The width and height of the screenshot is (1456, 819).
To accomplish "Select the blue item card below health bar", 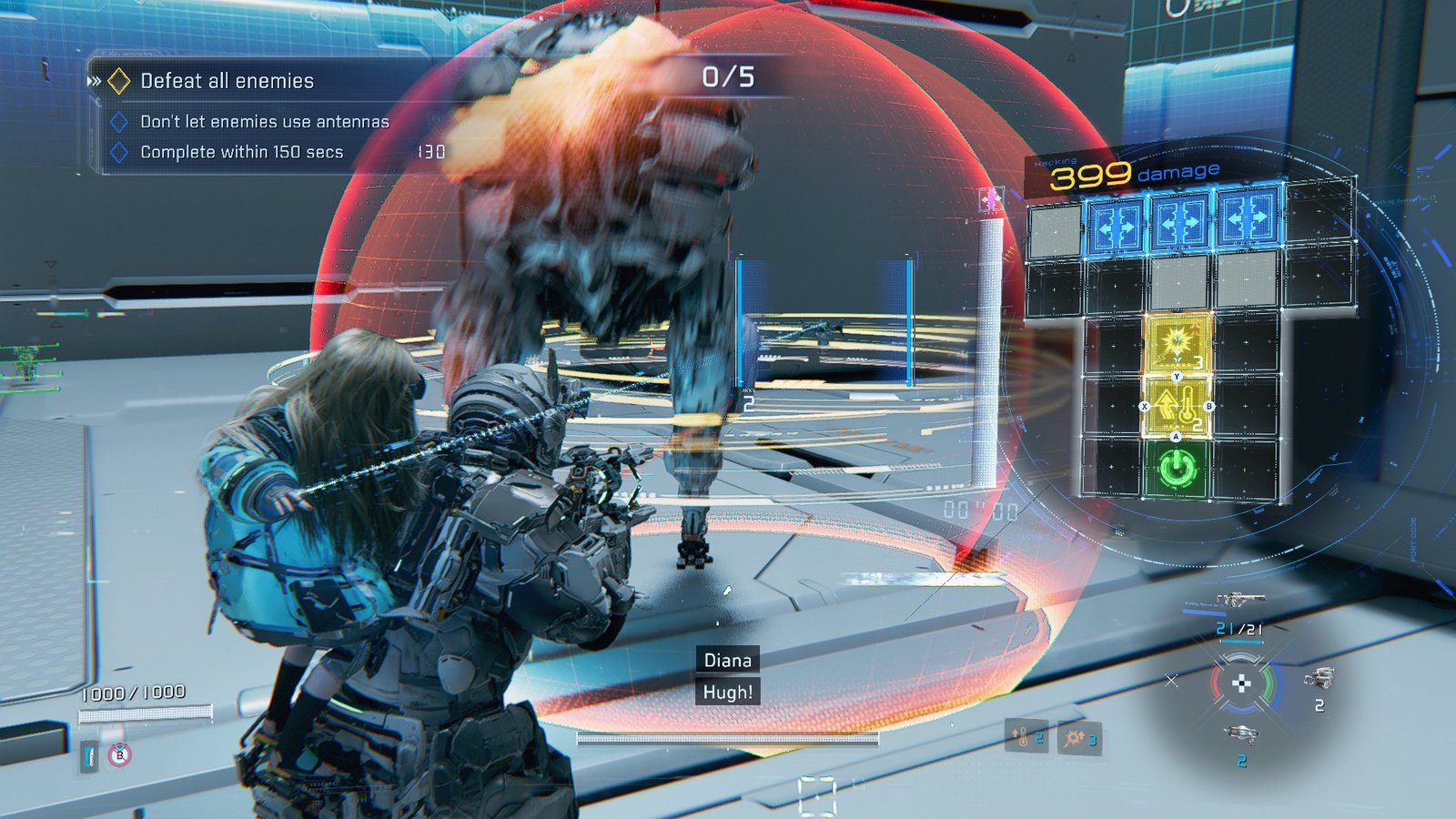I will click(89, 755).
